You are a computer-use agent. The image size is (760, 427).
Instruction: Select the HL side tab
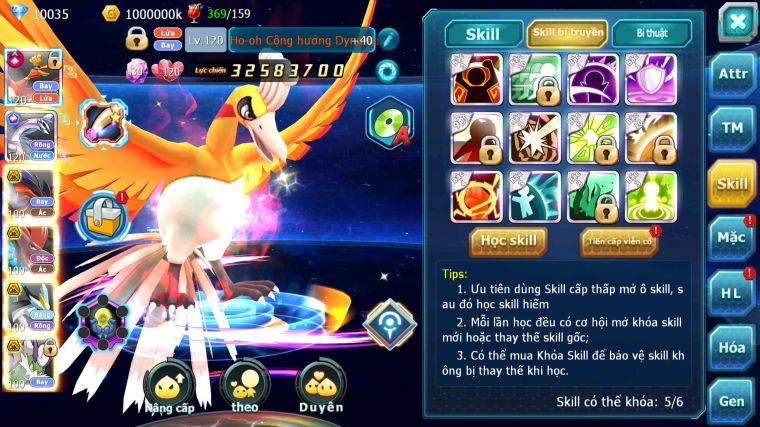point(732,292)
